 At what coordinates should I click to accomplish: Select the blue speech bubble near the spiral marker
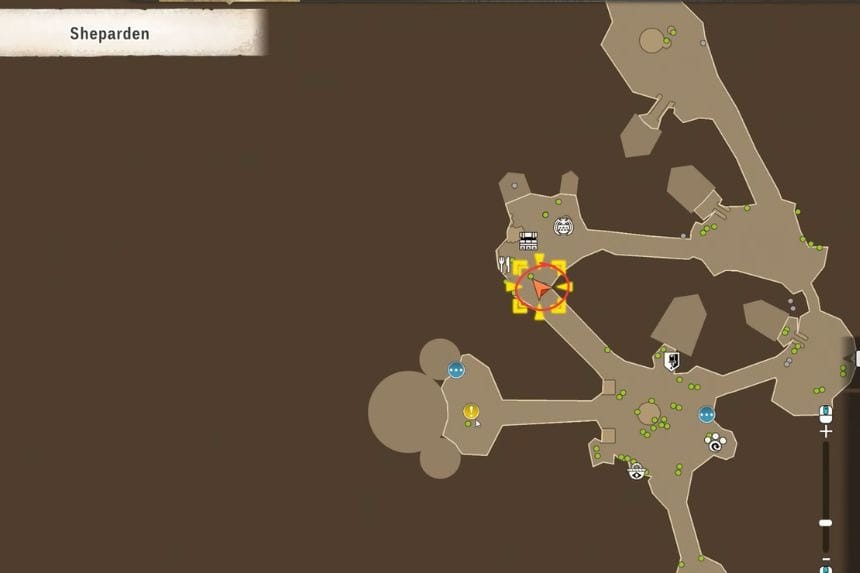[707, 414]
